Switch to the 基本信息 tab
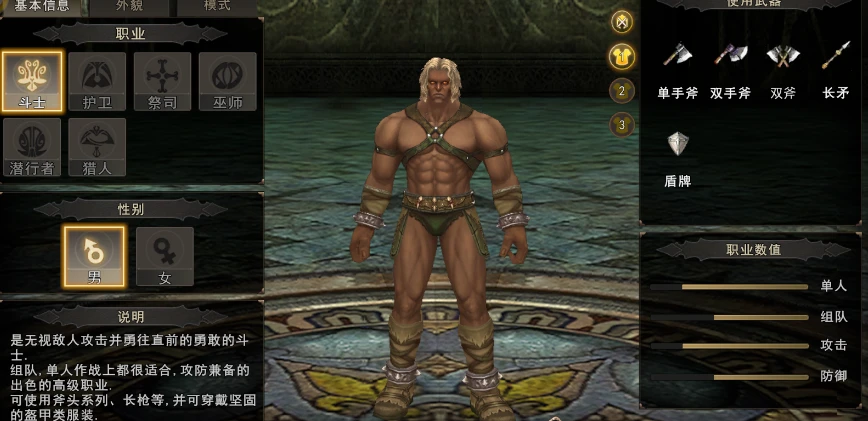 pyautogui.click(x=42, y=6)
